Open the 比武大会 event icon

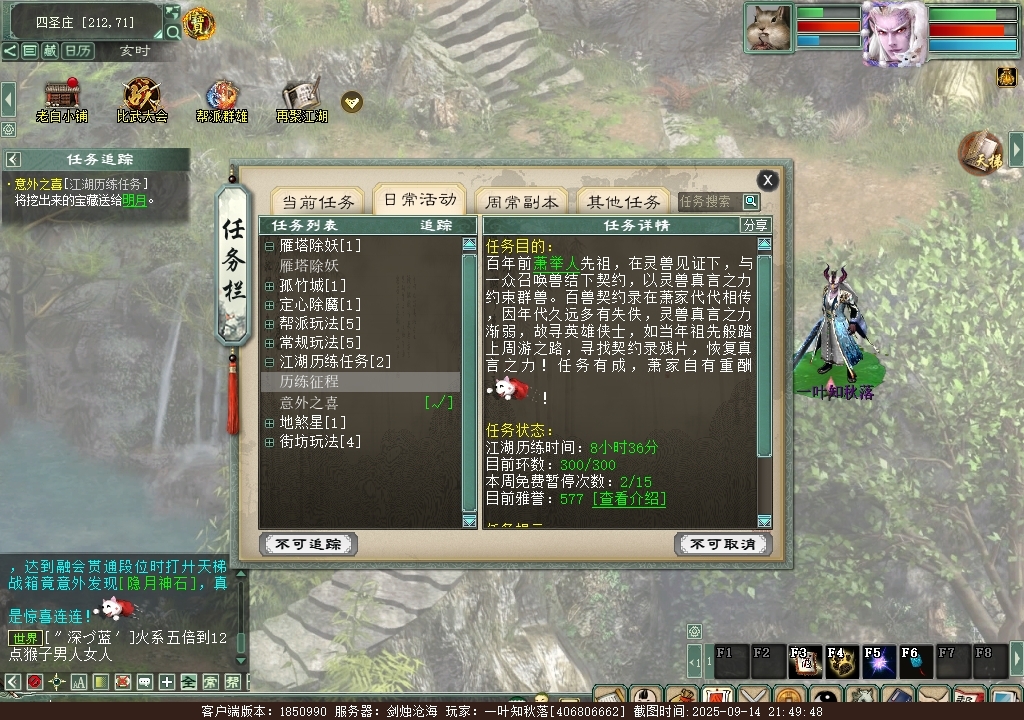(142, 97)
